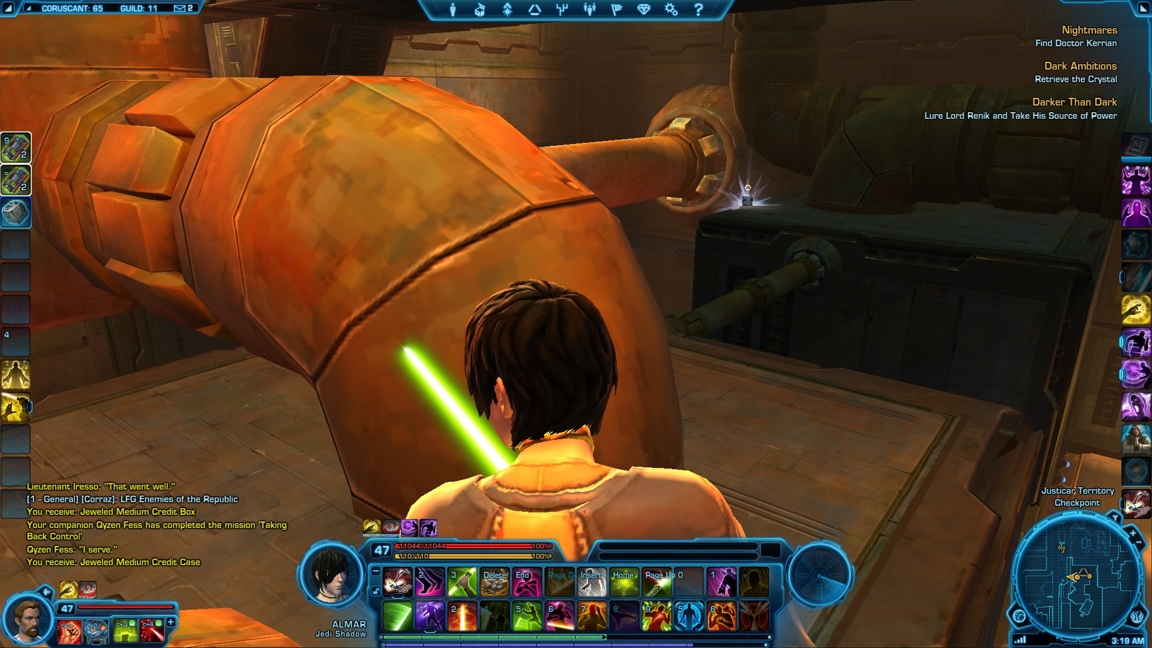Image resolution: width=1152 pixels, height=648 pixels.
Task: Select the Nightmares mission in the tracker
Action: [1089, 30]
